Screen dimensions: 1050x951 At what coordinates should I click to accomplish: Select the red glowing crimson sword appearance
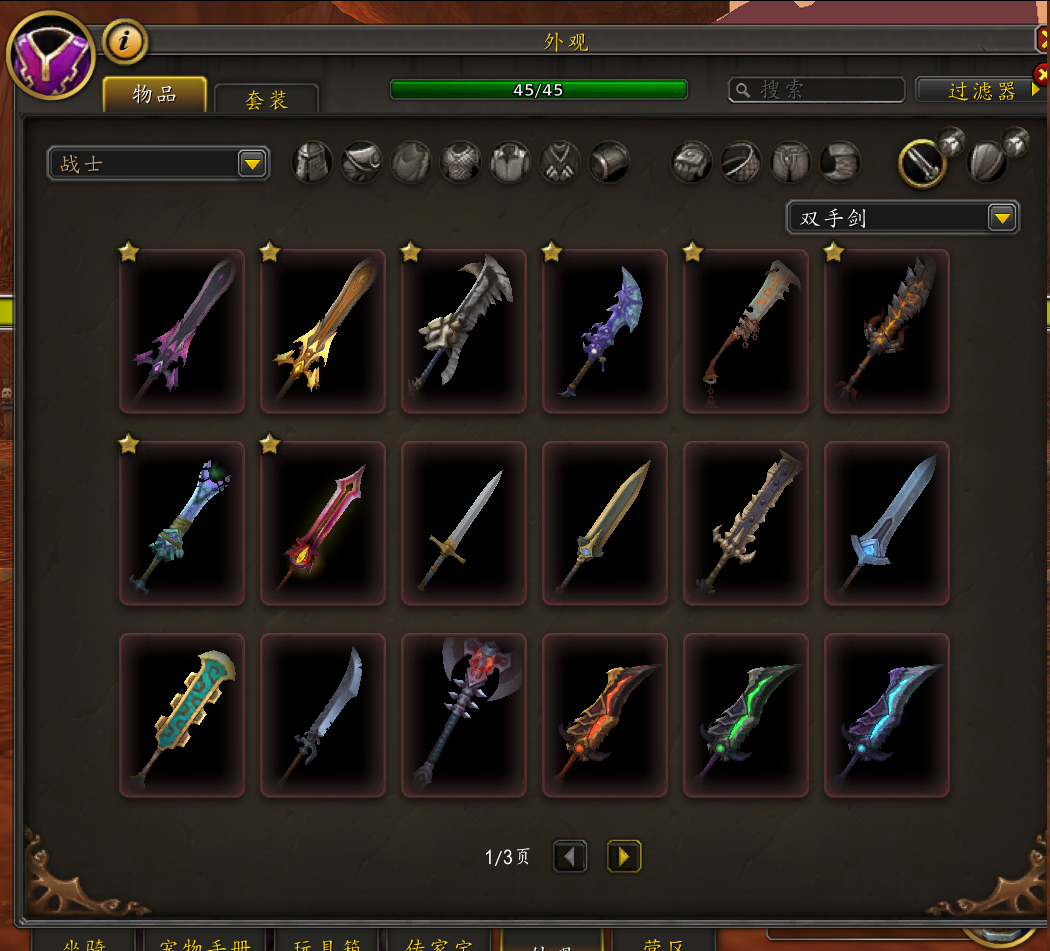[322, 523]
